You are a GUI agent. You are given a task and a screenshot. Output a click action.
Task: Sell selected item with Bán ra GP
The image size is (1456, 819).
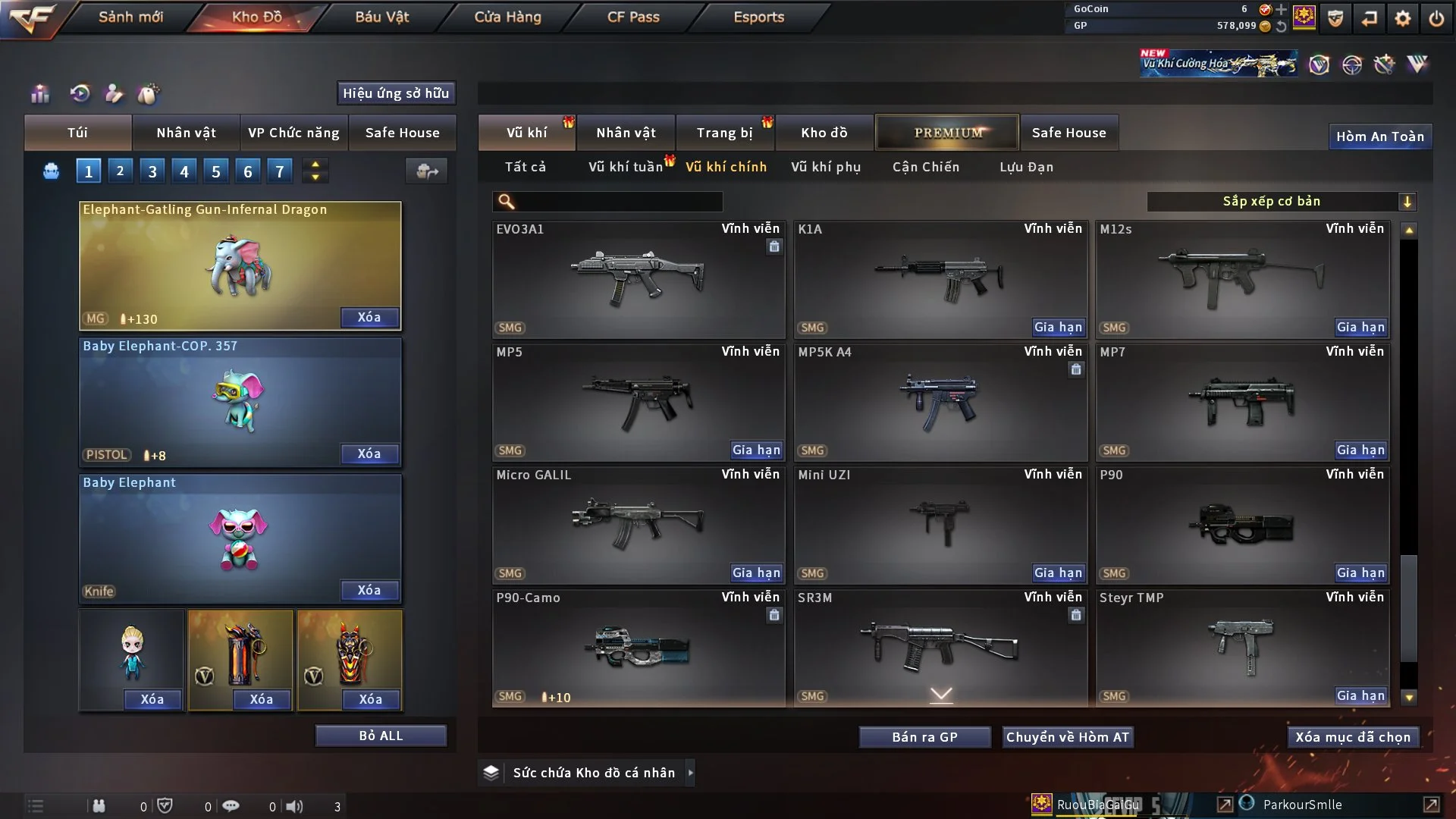click(x=924, y=737)
